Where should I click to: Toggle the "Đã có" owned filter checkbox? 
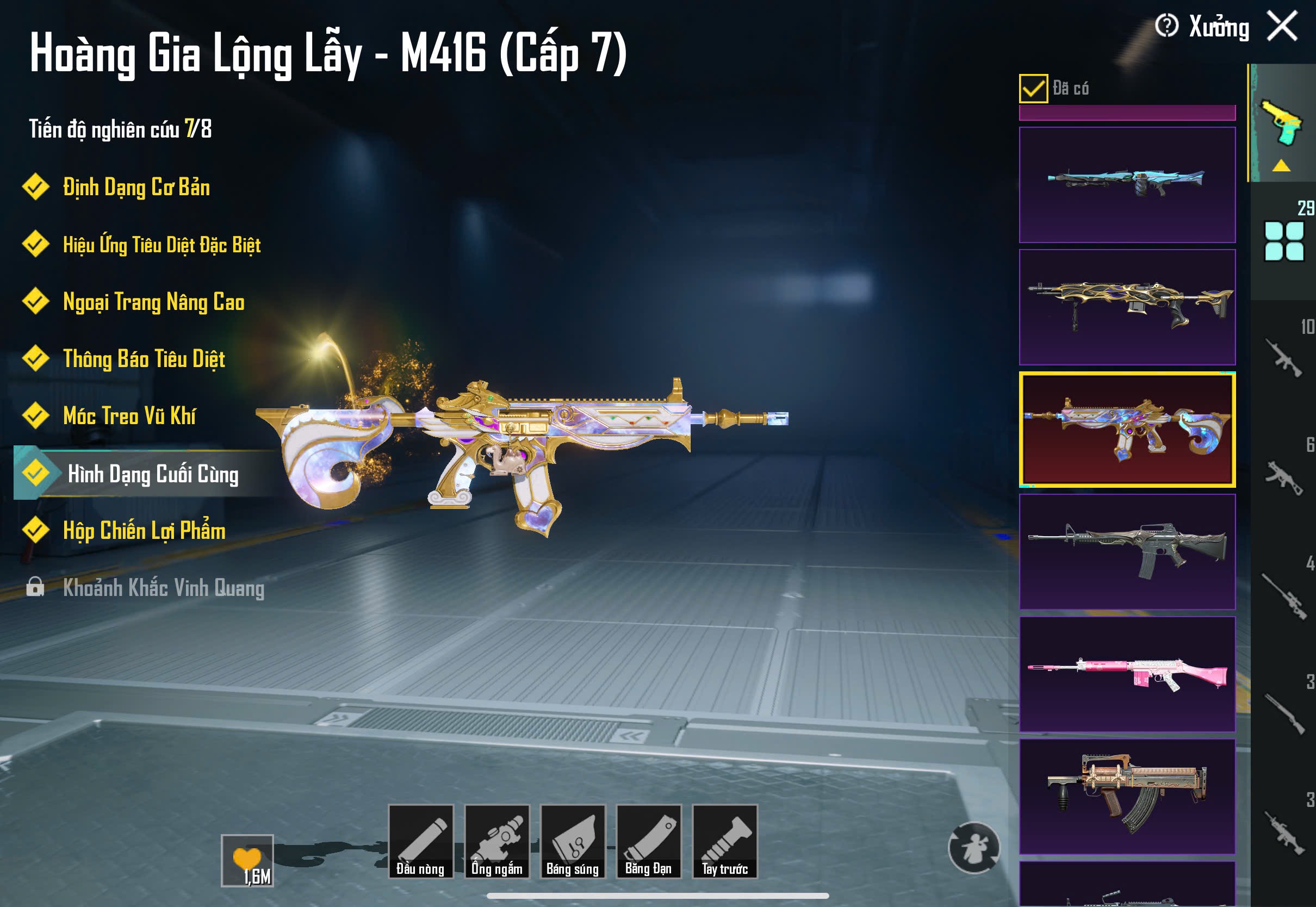pyautogui.click(x=1033, y=89)
